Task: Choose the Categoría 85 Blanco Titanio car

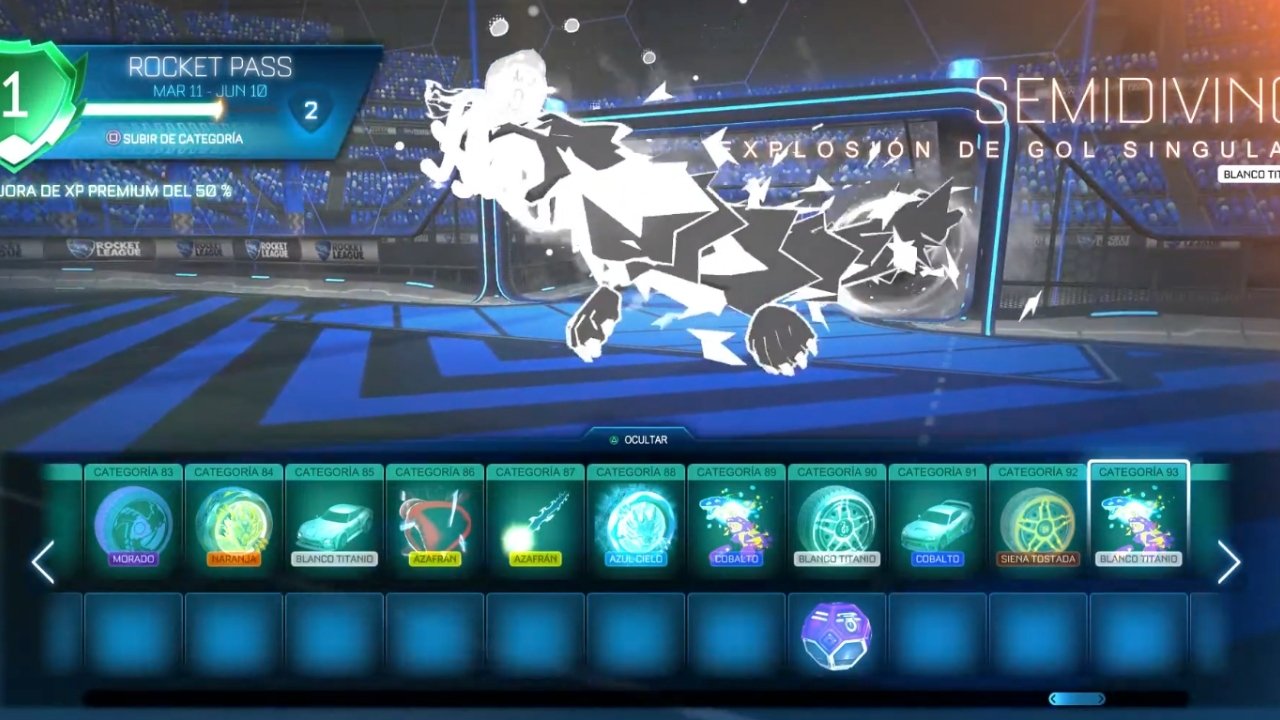Action: pyautogui.click(x=335, y=520)
